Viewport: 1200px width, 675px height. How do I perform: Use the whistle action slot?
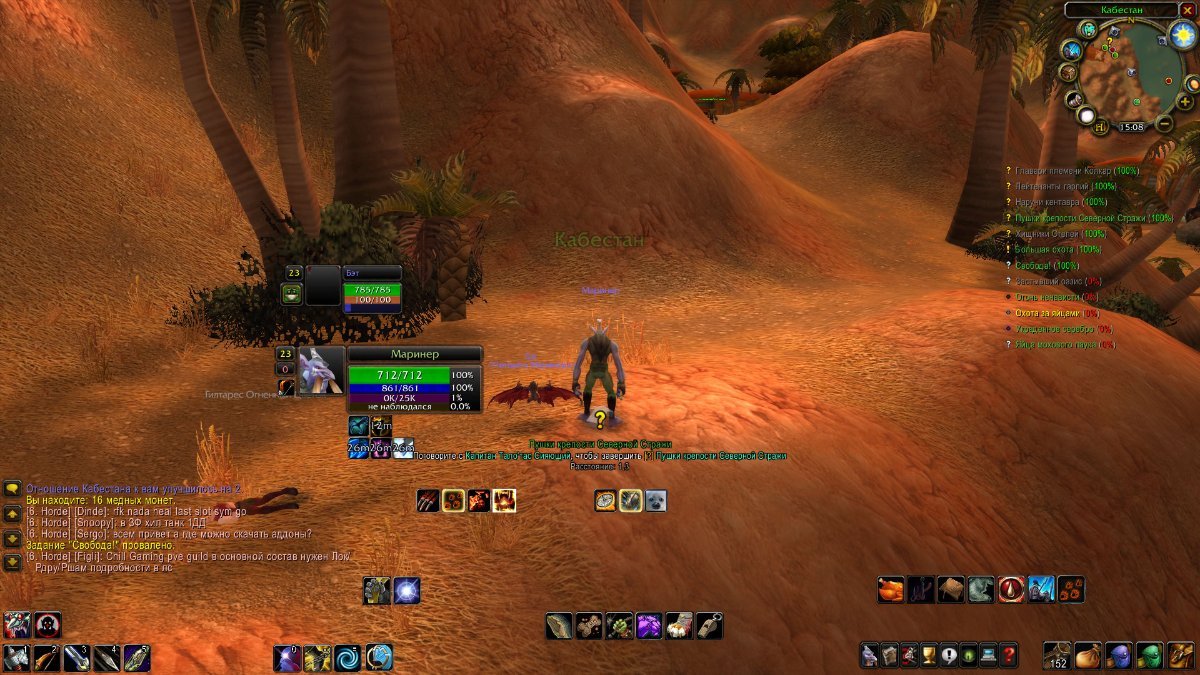pyautogui.click(x=709, y=626)
